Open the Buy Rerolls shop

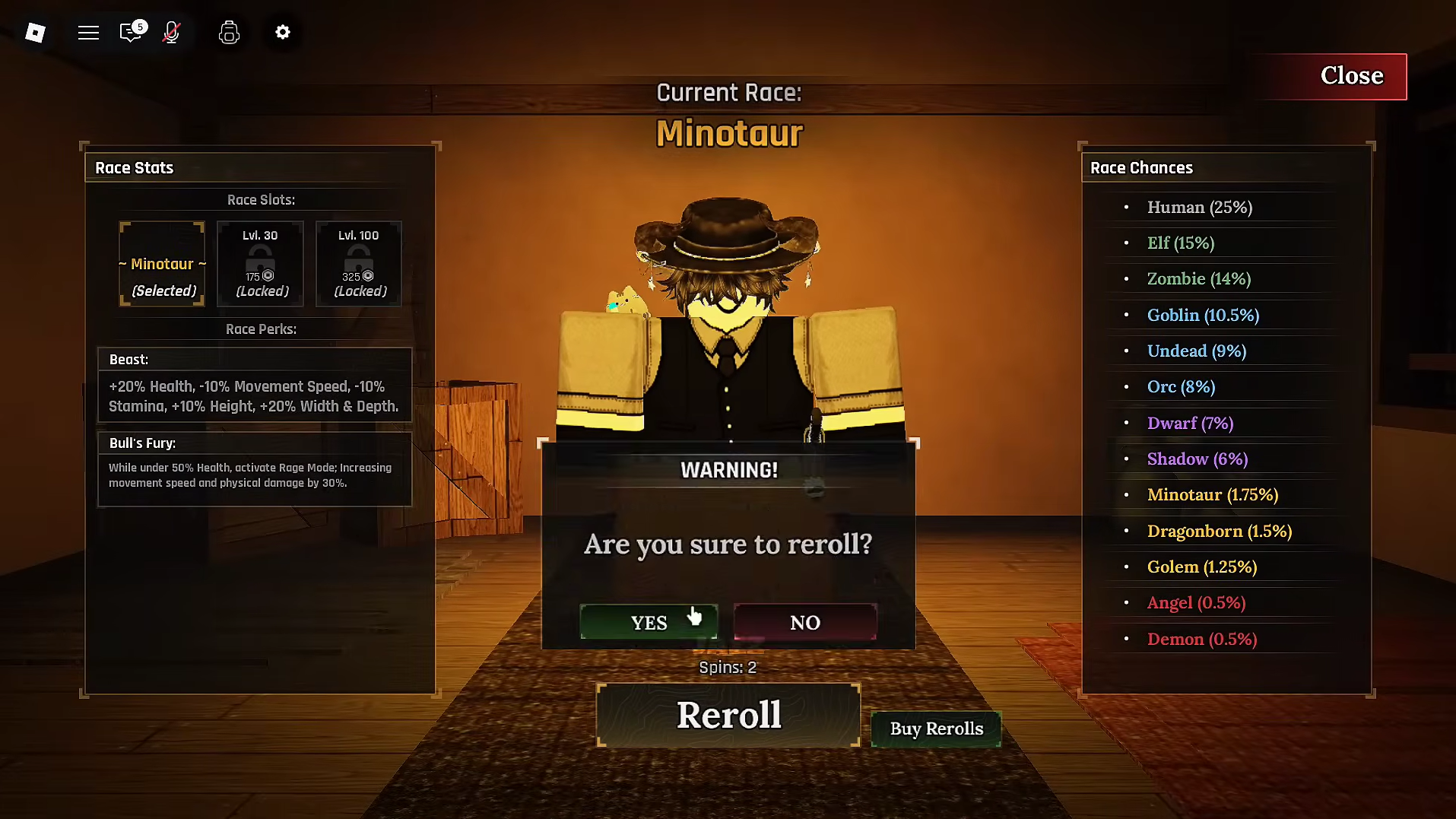(x=936, y=729)
